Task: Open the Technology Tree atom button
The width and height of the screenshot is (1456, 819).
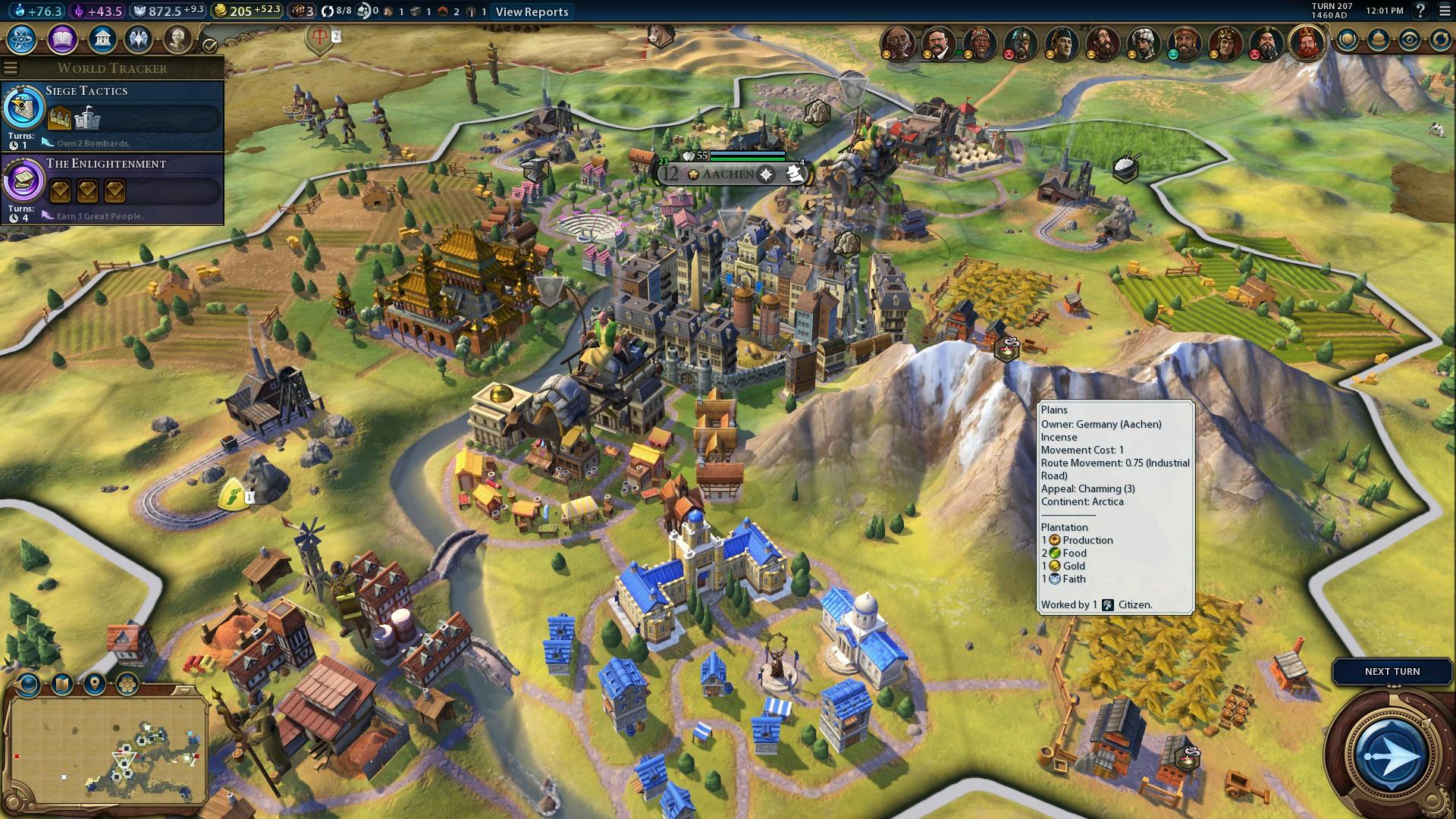Action: point(21,39)
